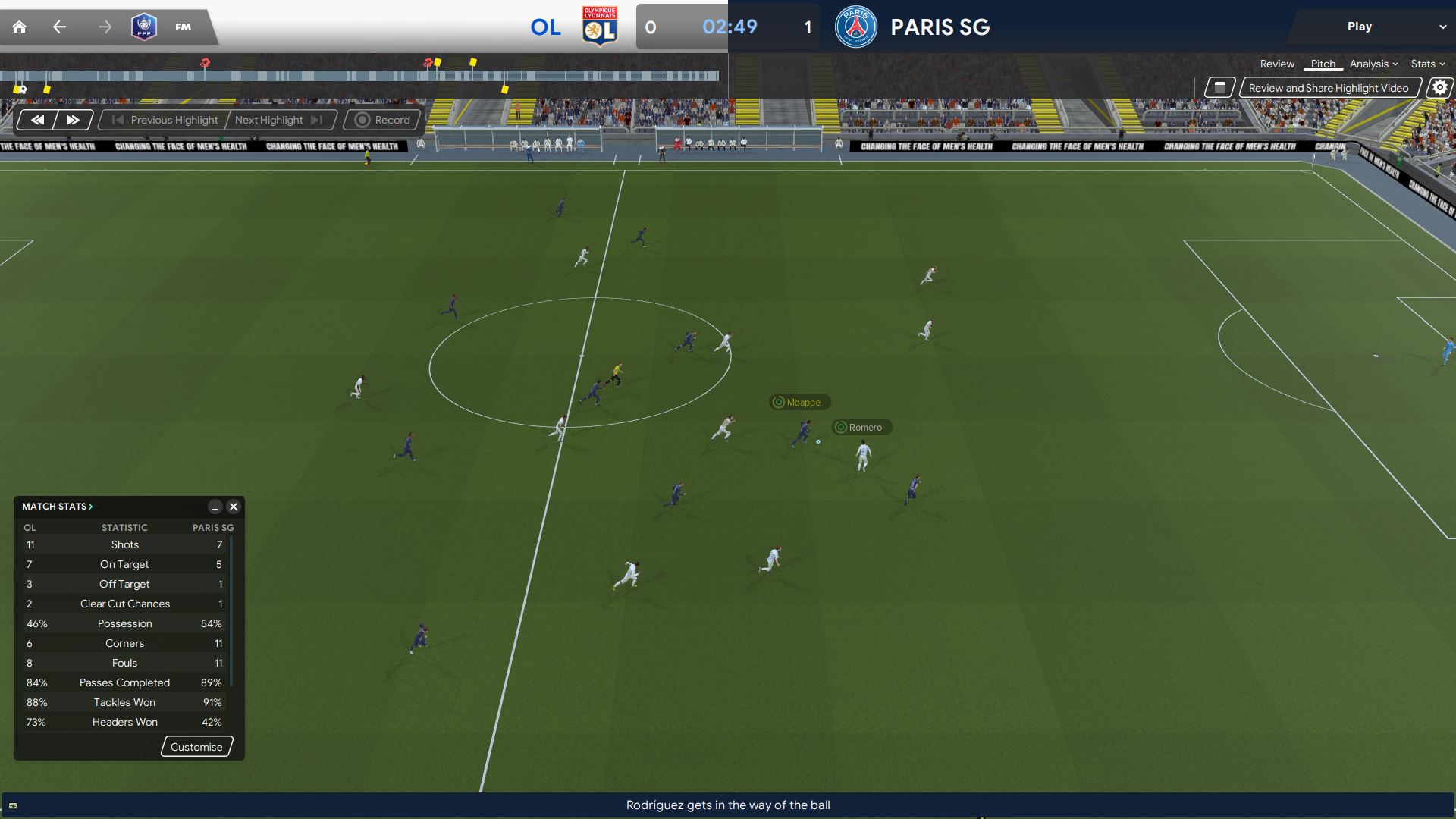
Task: Expand the Stats dropdown menu
Action: click(x=1427, y=64)
